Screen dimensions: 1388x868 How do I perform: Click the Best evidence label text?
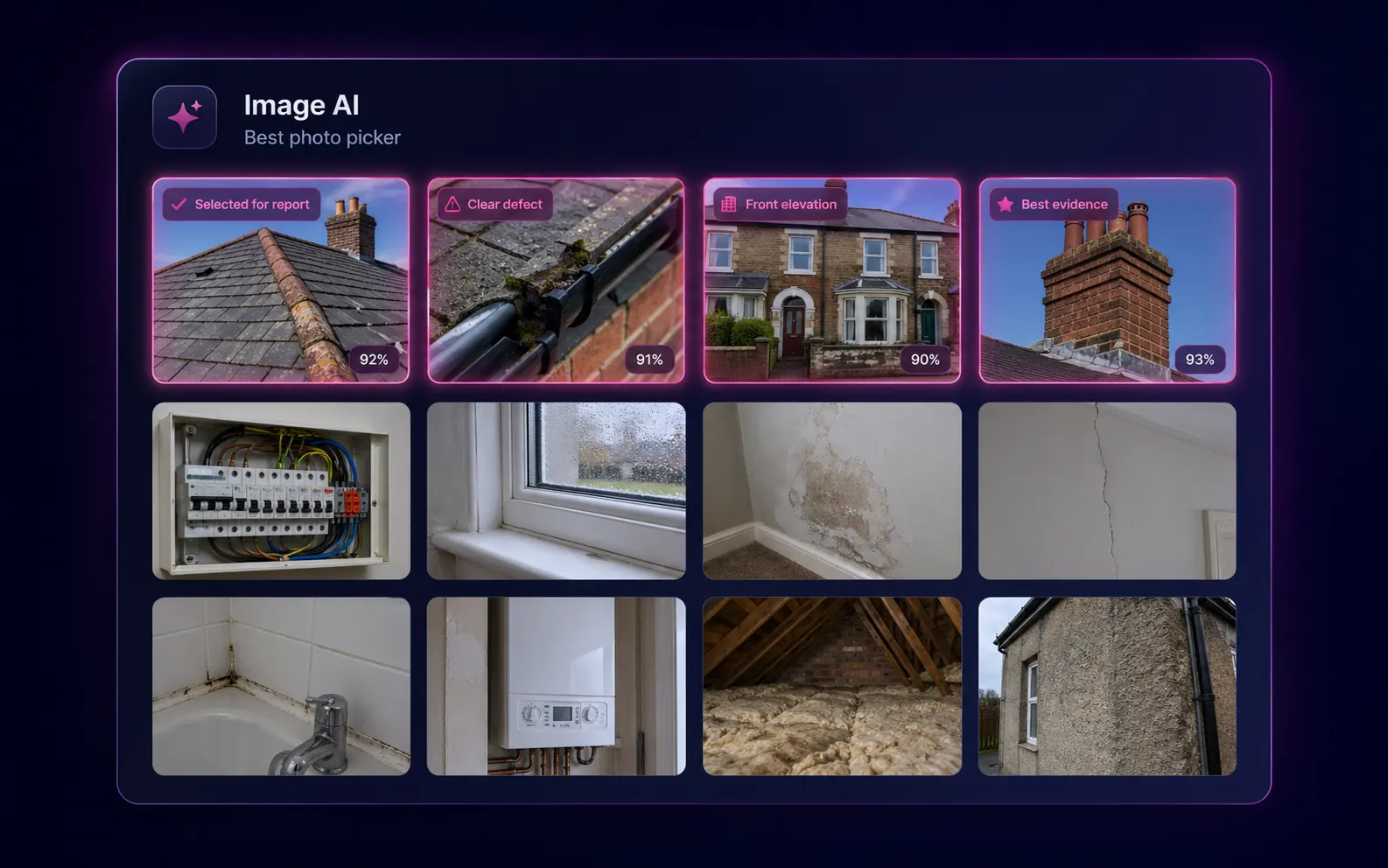(1063, 204)
